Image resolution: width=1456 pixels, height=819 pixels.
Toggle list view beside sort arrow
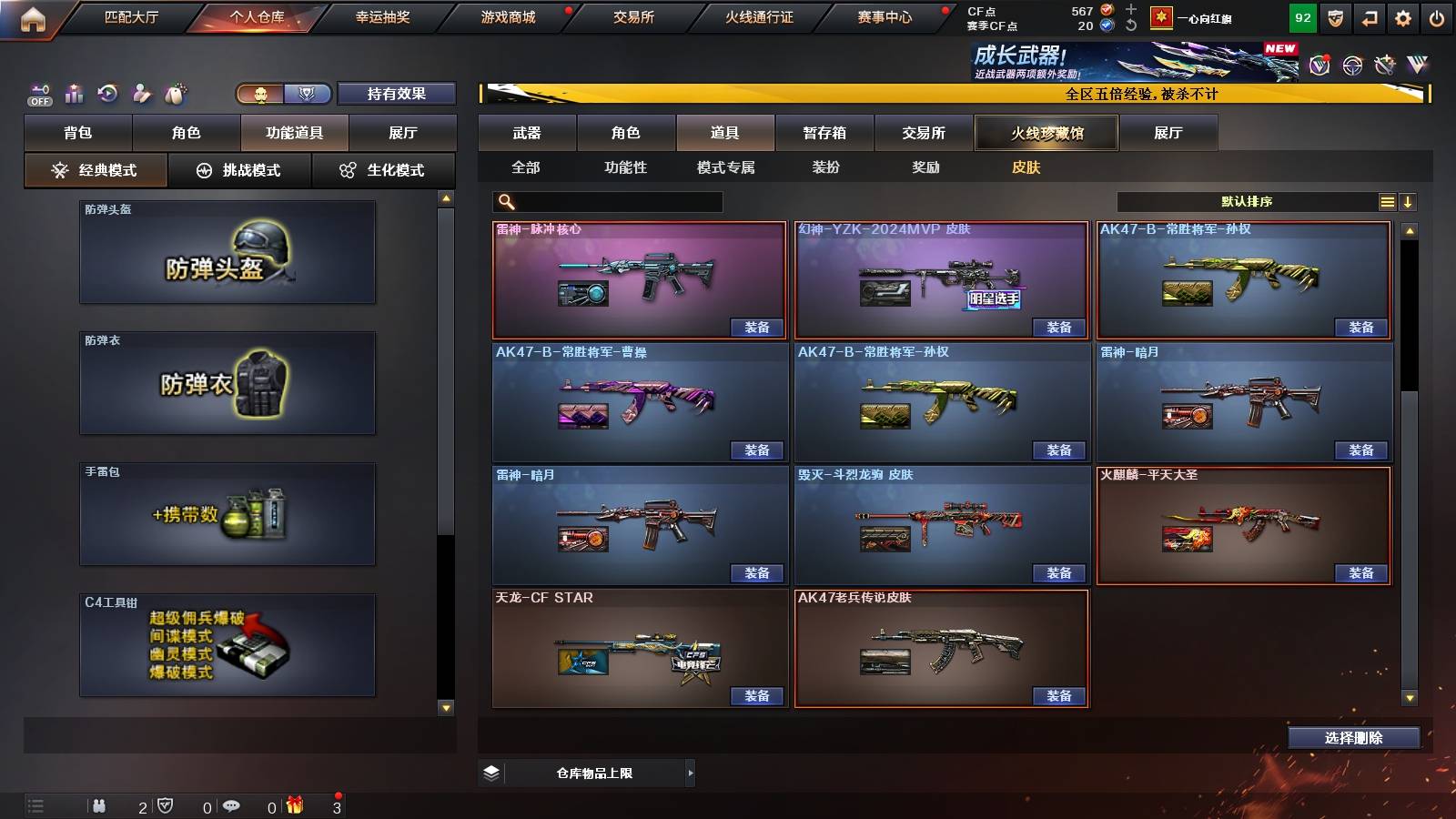[1388, 201]
